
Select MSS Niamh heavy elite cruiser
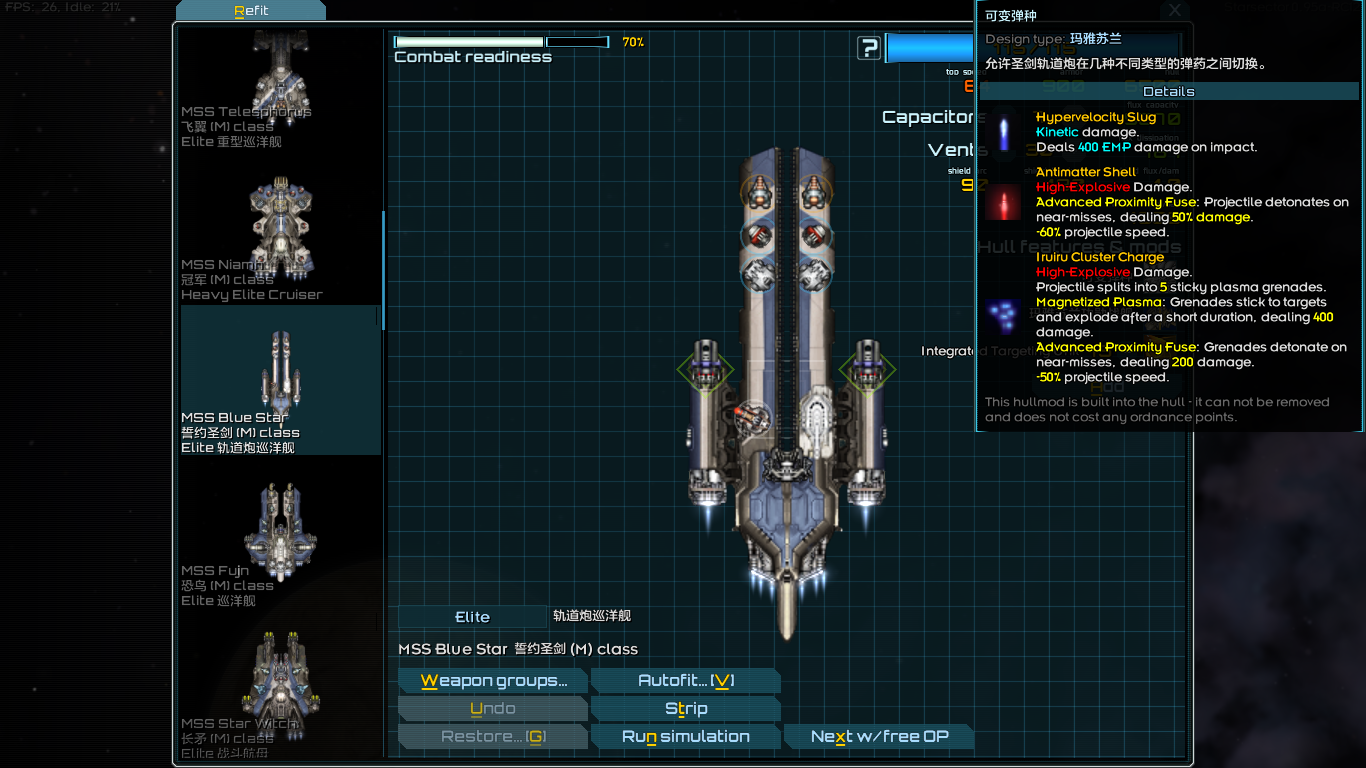[280, 238]
